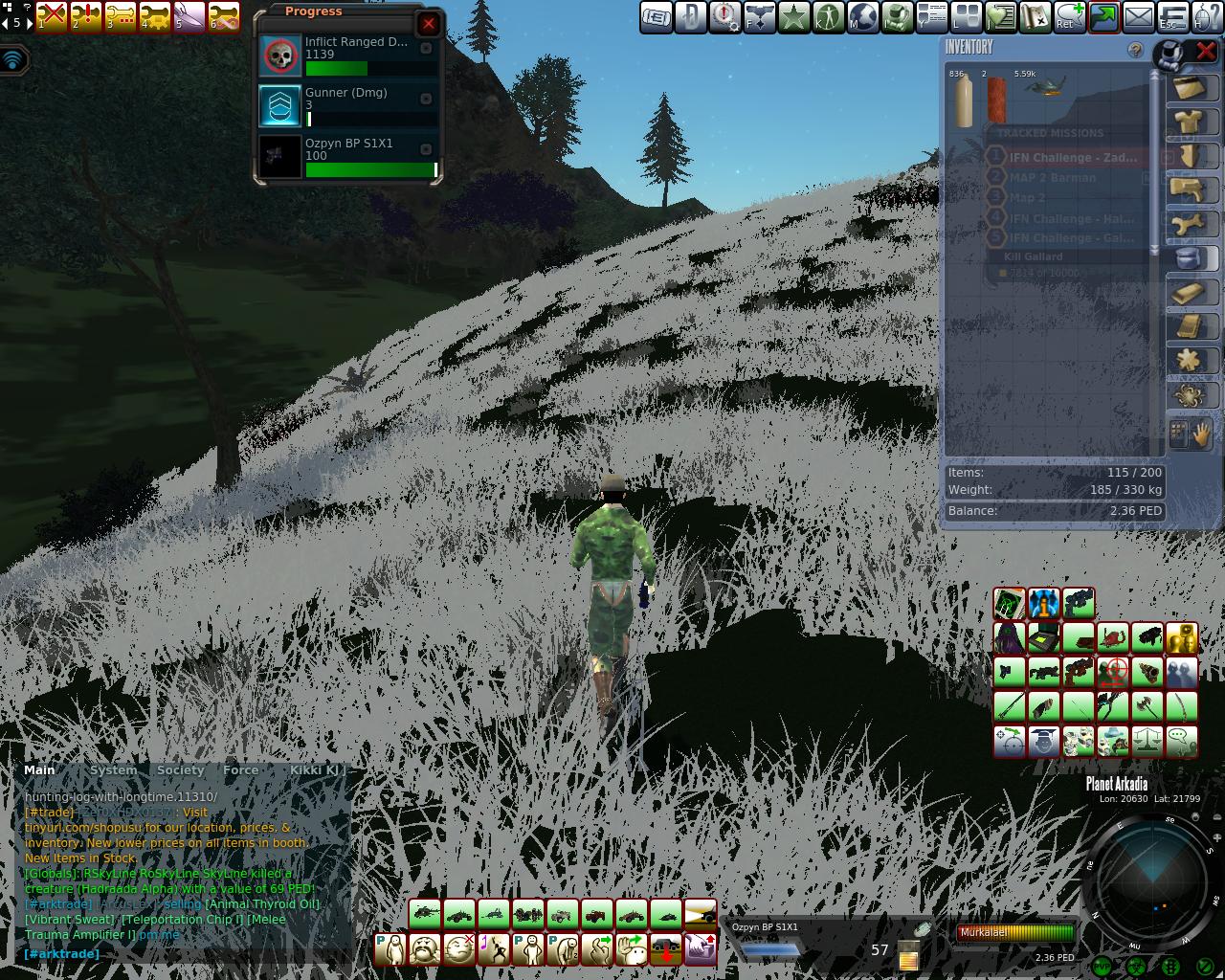Open the globe map toolbar icon
1225x980 pixels.
point(862,17)
